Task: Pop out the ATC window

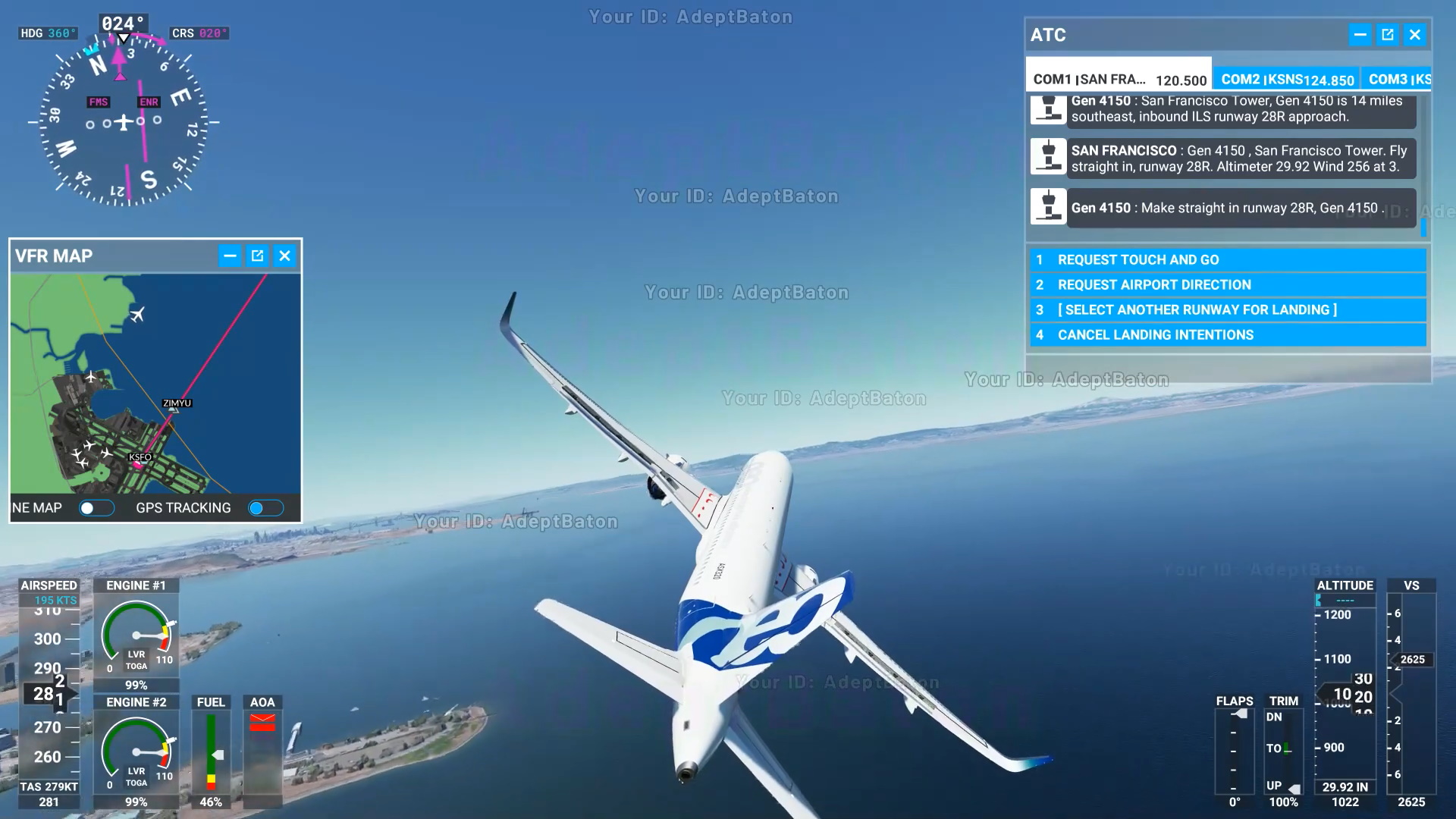Action: [x=1387, y=34]
